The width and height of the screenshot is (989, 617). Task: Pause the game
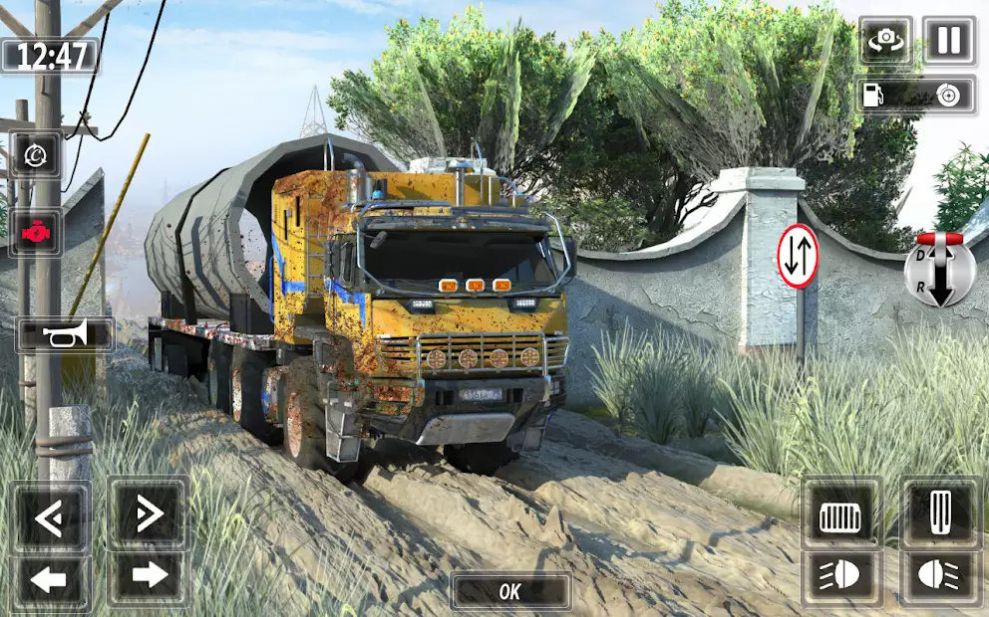pos(948,41)
